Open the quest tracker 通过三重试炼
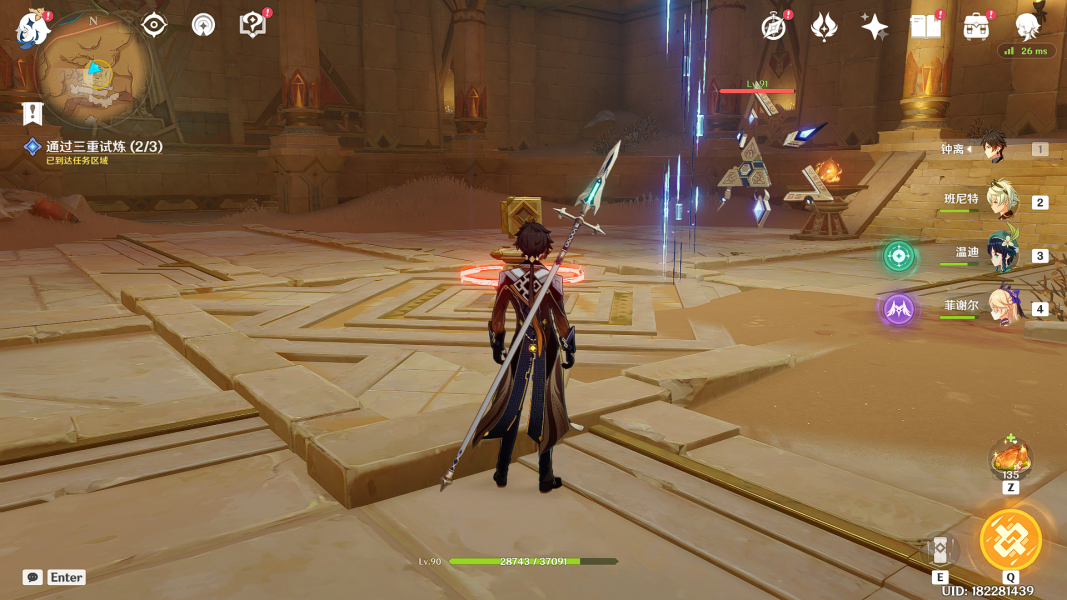1067x600 pixels. pos(104,146)
